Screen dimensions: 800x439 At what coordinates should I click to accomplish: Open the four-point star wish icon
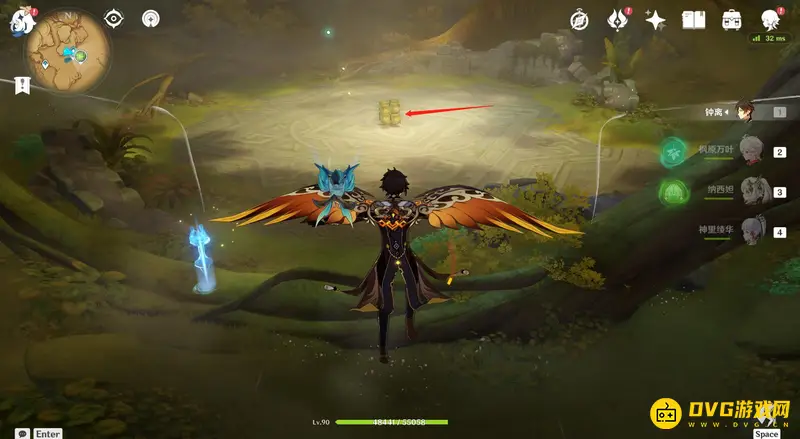tap(656, 19)
